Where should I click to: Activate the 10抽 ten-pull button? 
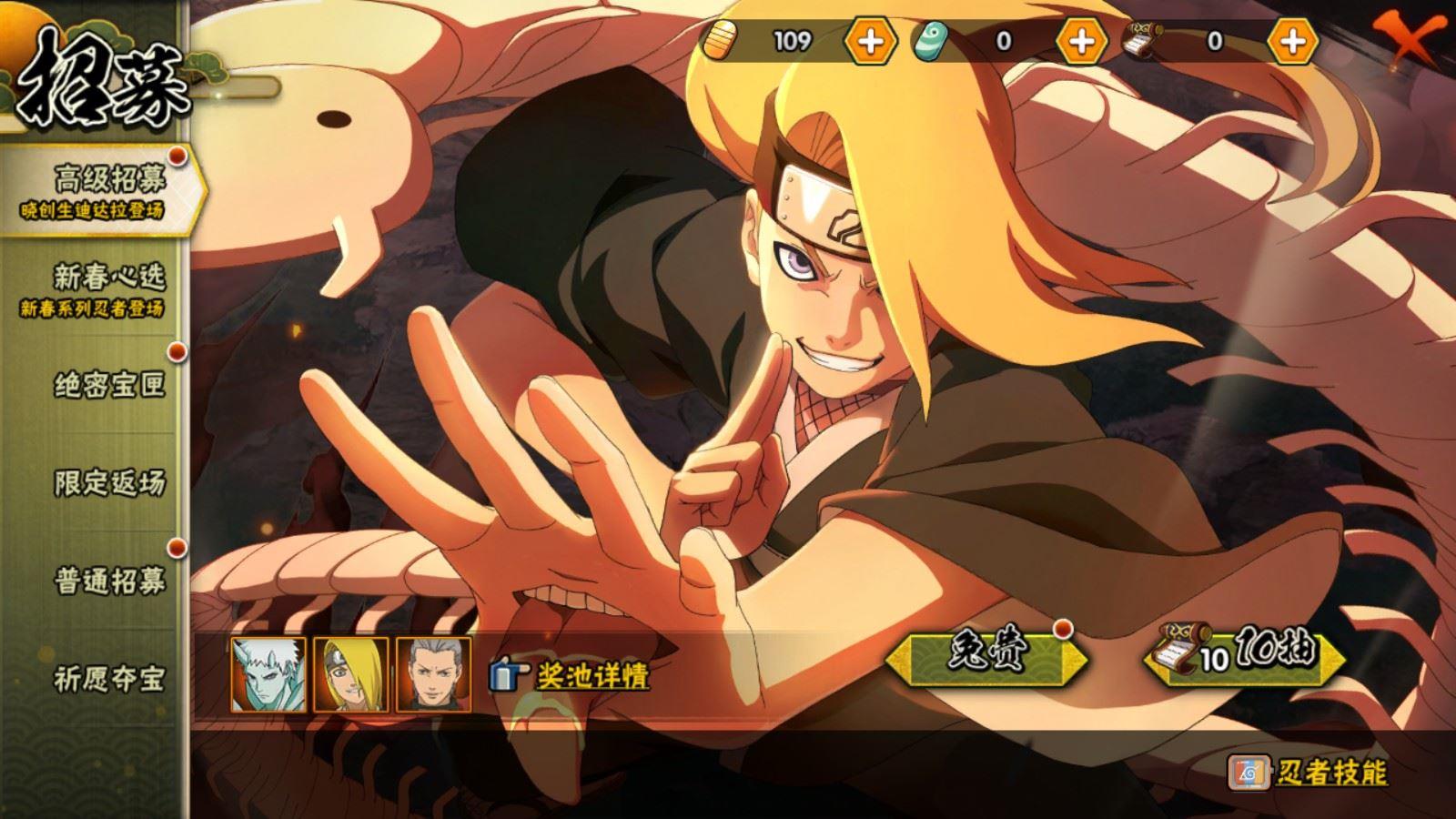(1244, 655)
